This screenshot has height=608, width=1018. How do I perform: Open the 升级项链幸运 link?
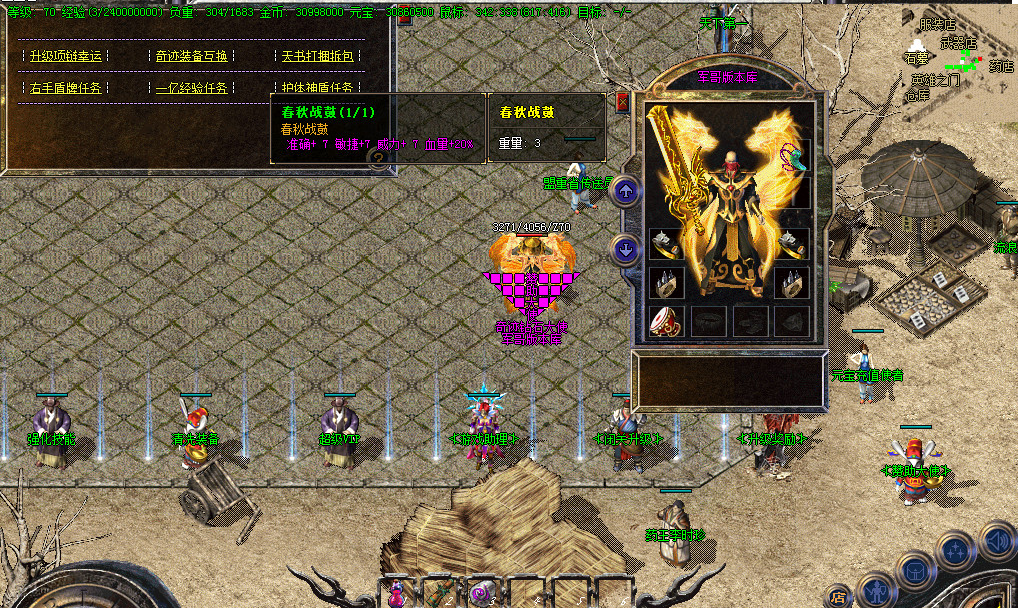(x=65, y=56)
